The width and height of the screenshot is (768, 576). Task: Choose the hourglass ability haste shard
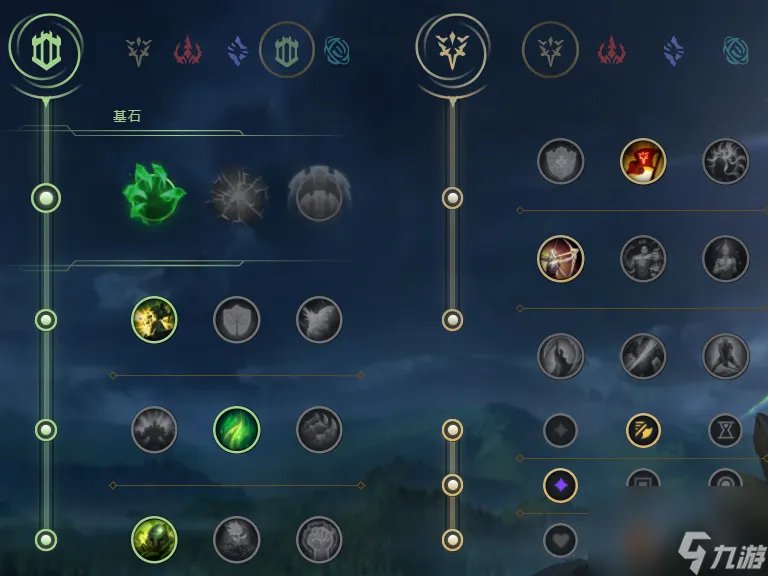pos(725,431)
